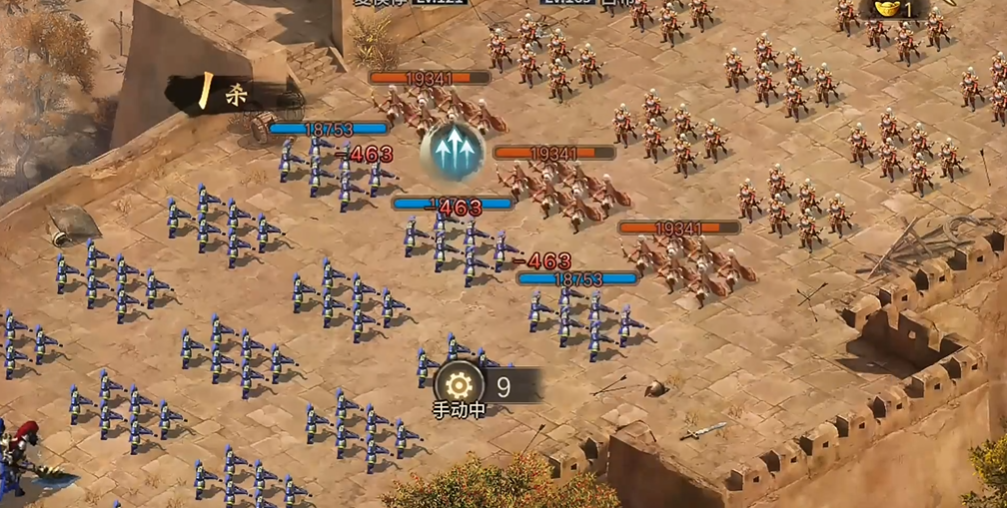This screenshot has height=508, width=1007.
Task: Toggle the 手动中 gear auto-battle button
Action: 459,385
